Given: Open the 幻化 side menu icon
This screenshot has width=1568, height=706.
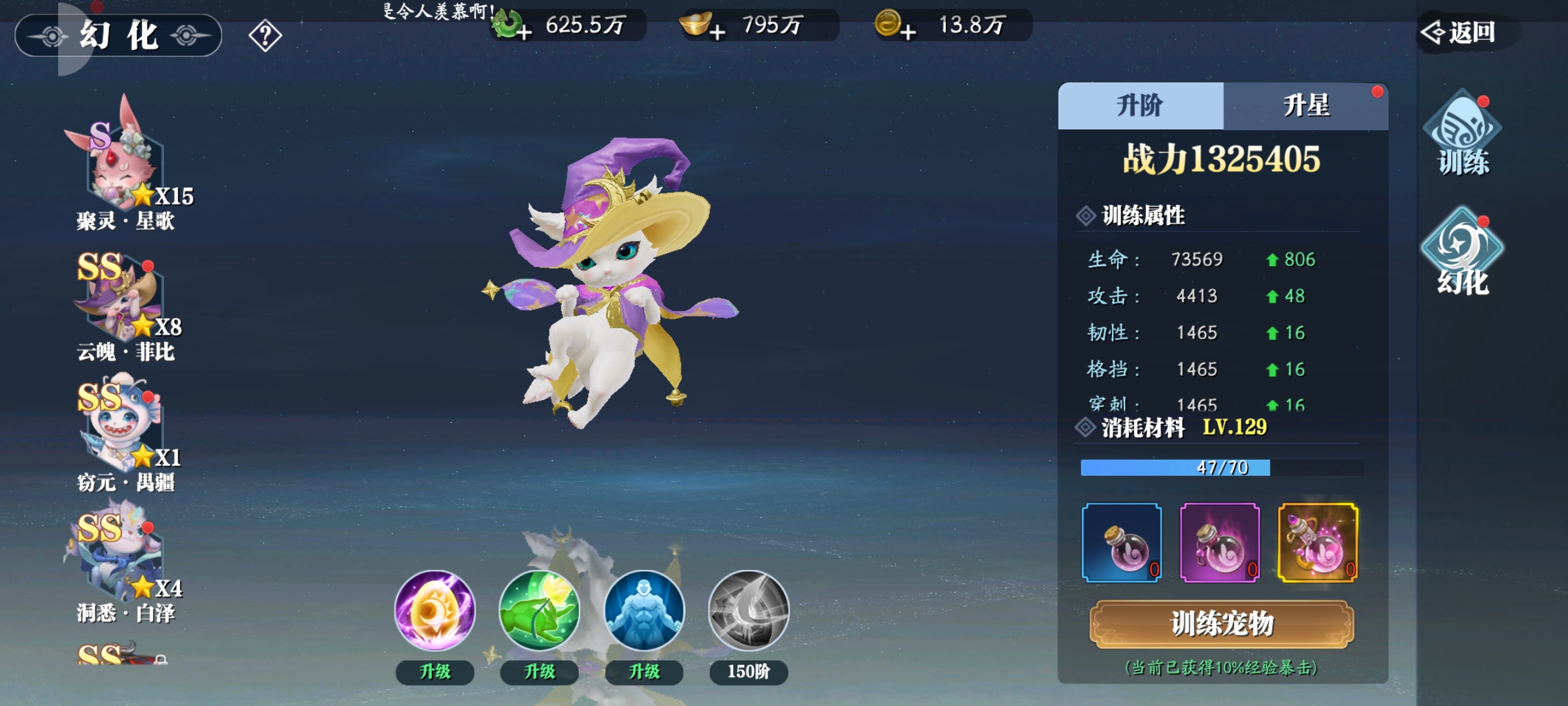Looking at the screenshot, I should coord(1462,253).
